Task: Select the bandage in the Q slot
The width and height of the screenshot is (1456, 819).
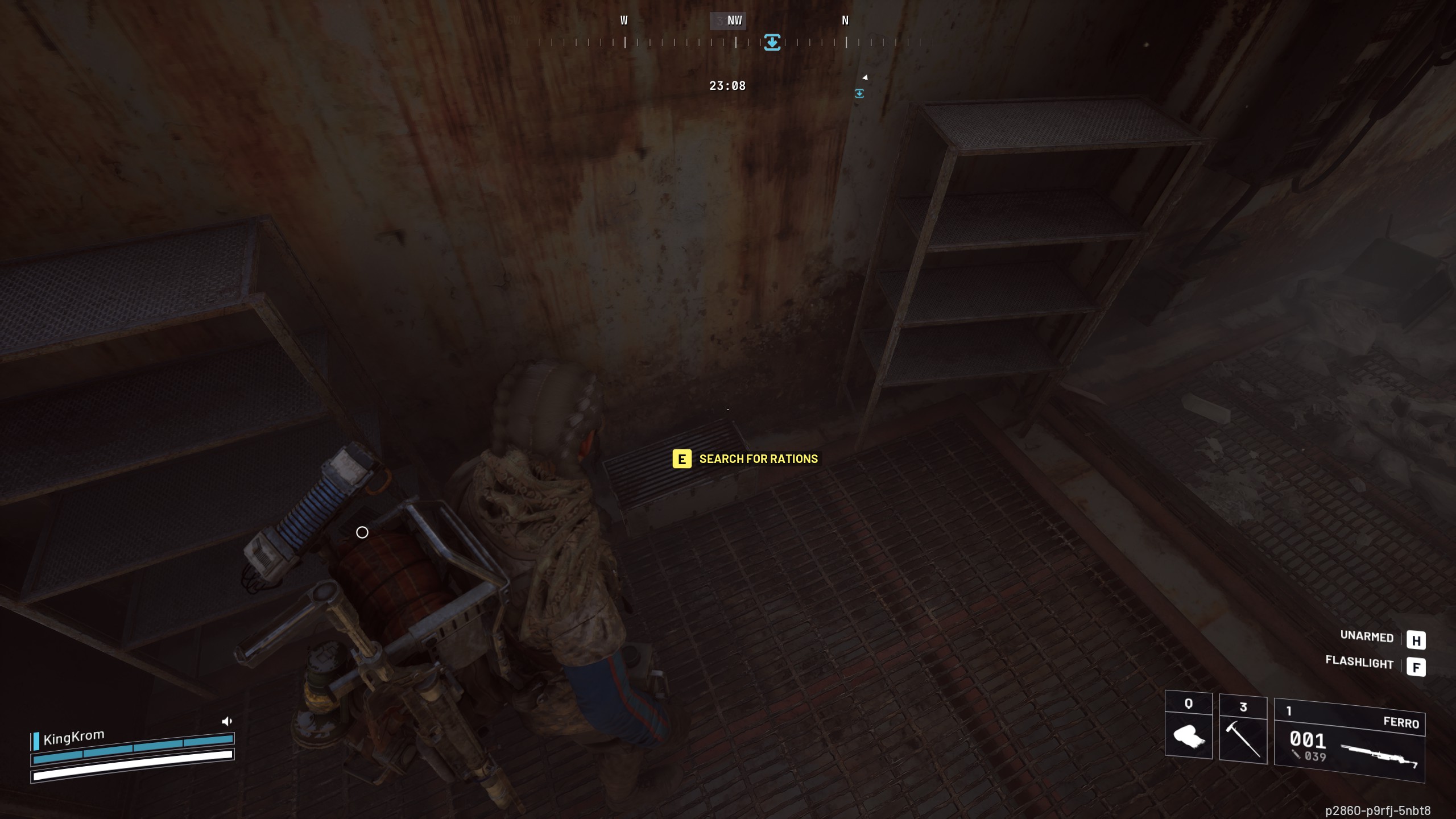Action: click(x=1190, y=737)
